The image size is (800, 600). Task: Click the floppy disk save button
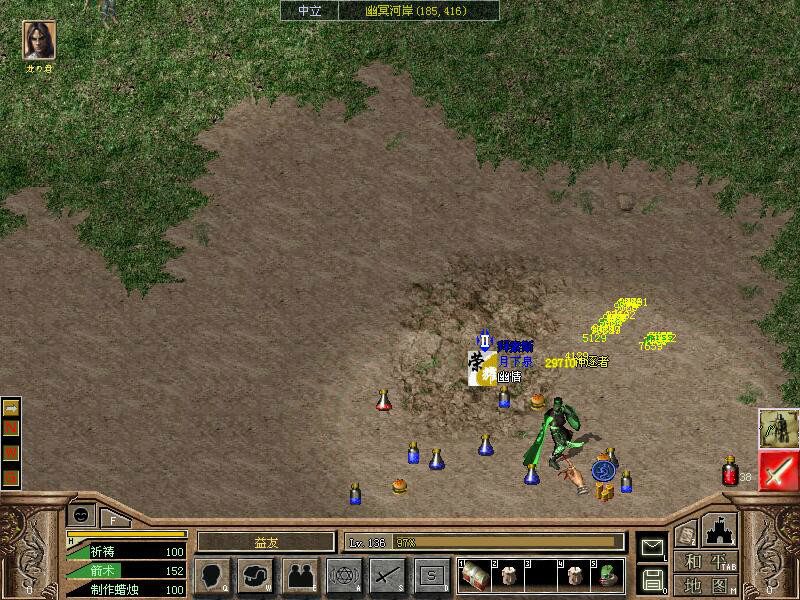[x=652, y=577]
